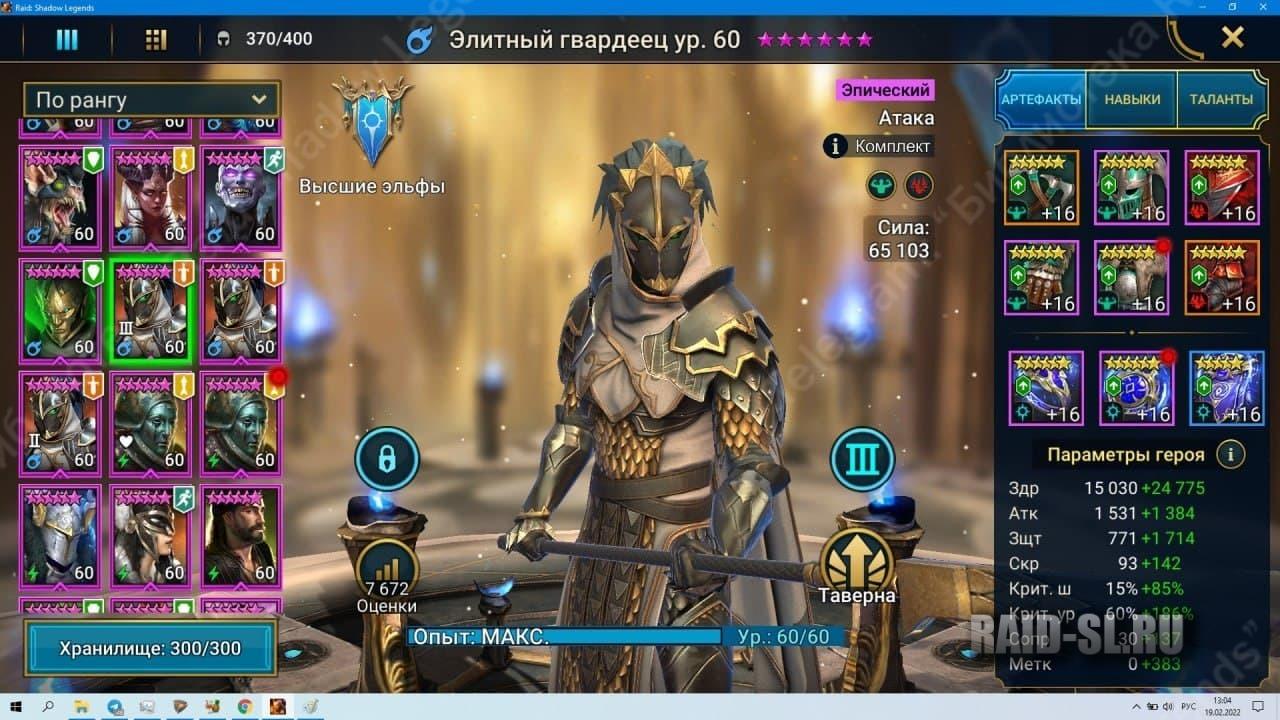Close the champion screen with the X

coord(1232,38)
